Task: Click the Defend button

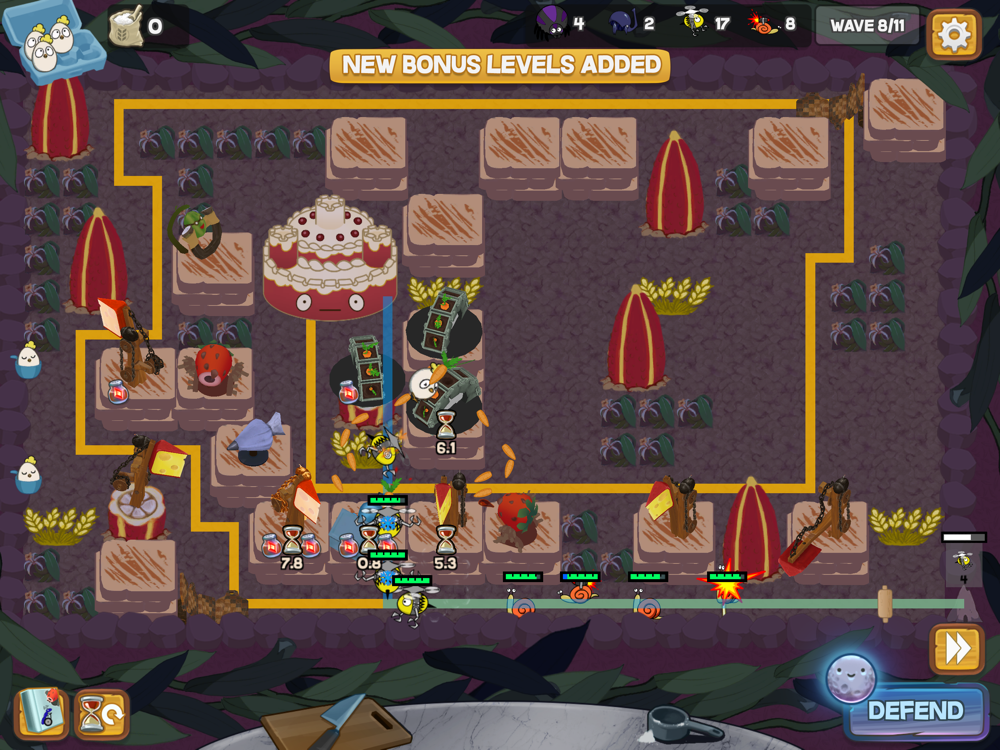Action: coord(914,711)
